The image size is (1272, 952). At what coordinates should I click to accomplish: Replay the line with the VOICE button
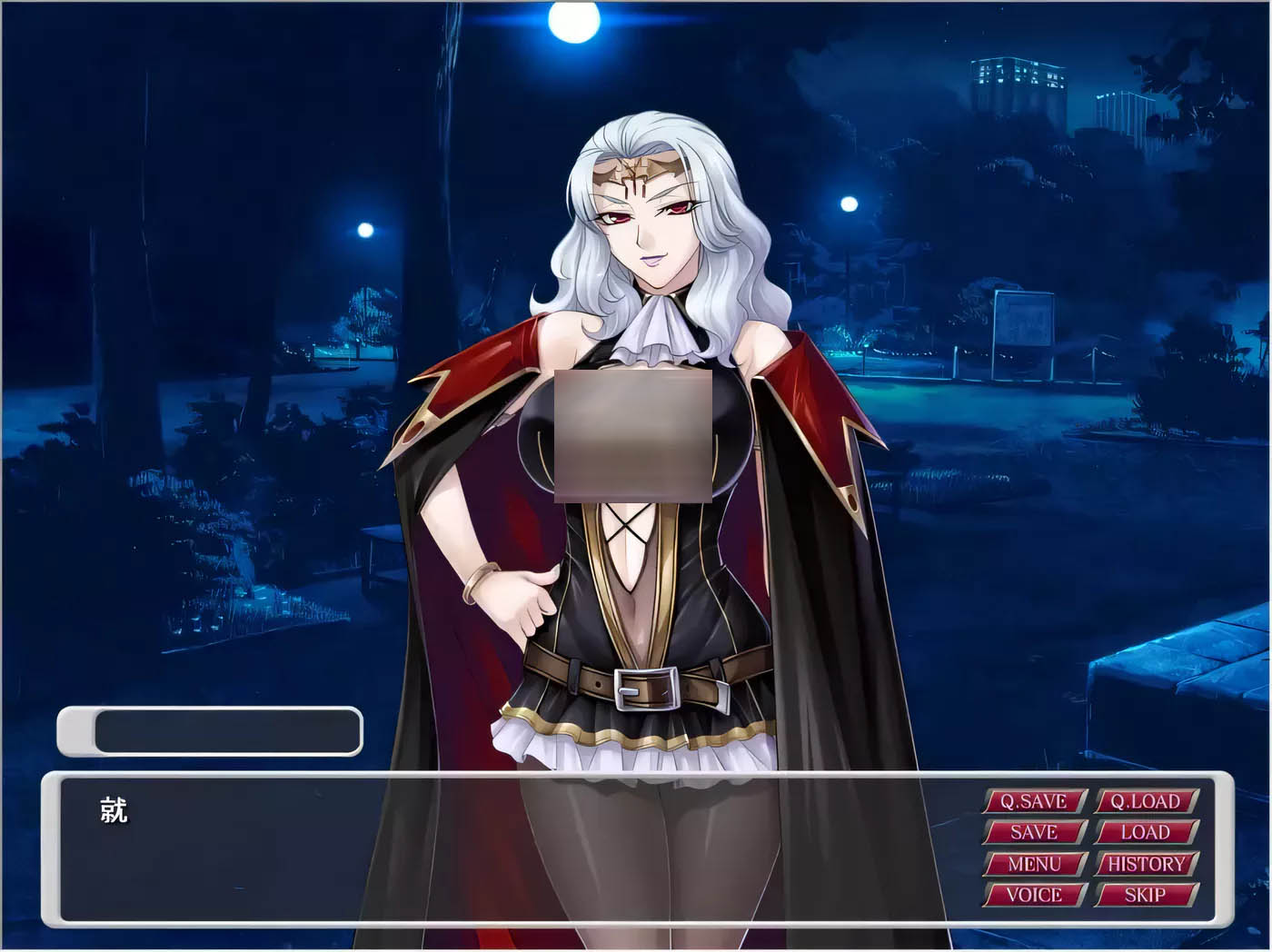[x=1034, y=895]
